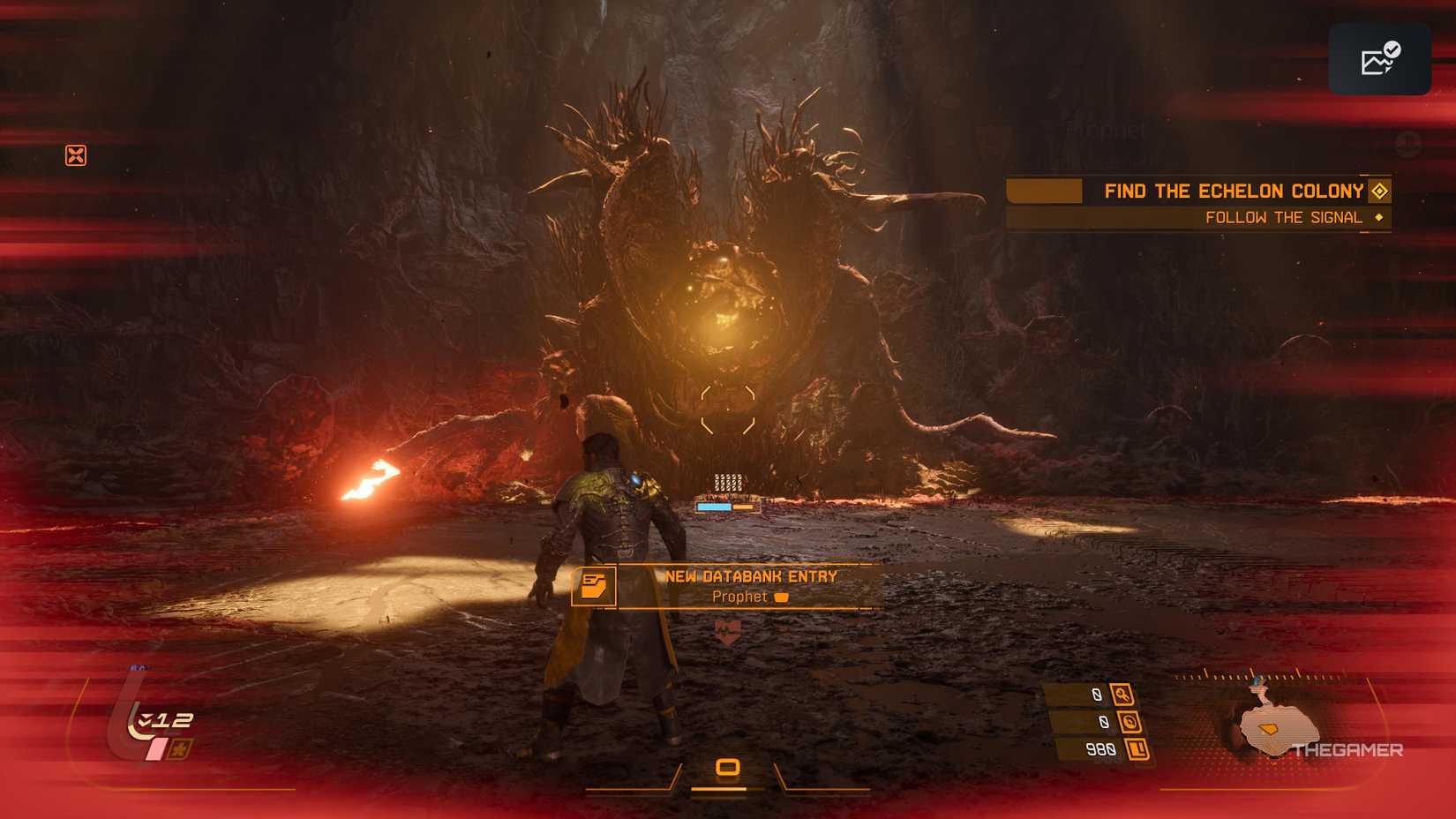Click the emblem icon below the Prophet notification
Viewport: 1456px width, 819px height.
[x=726, y=629]
